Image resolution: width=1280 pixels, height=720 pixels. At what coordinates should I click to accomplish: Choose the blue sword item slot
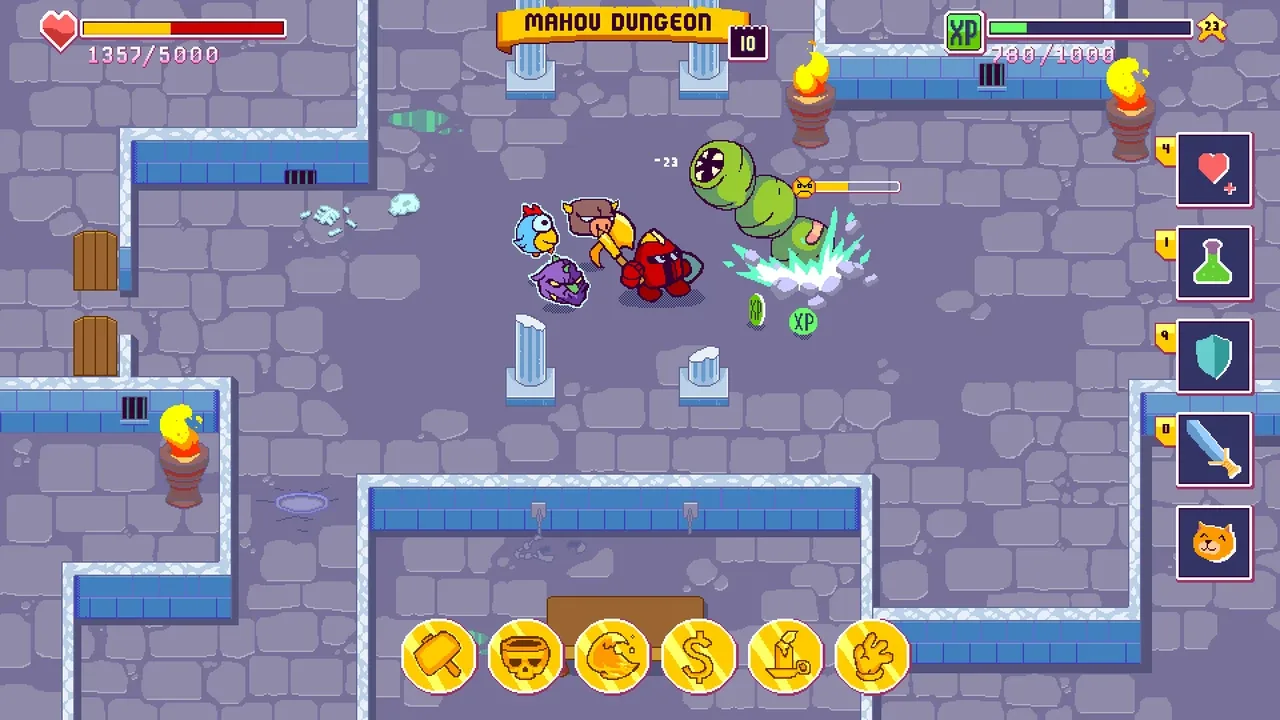[x=1214, y=450]
